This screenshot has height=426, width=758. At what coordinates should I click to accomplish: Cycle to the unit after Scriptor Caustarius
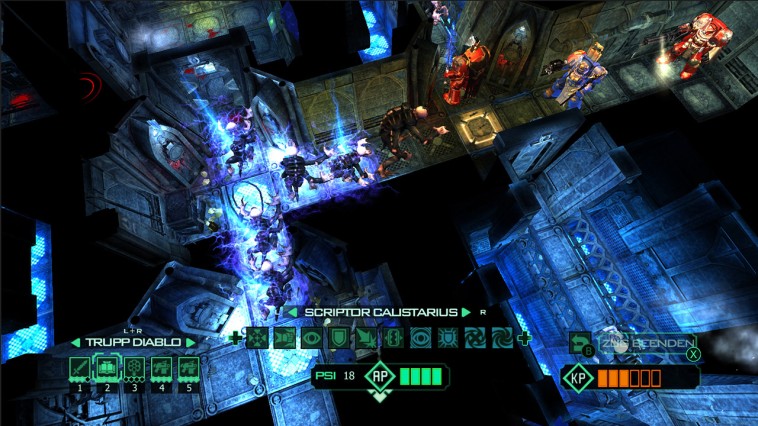pyautogui.click(x=466, y=312)
